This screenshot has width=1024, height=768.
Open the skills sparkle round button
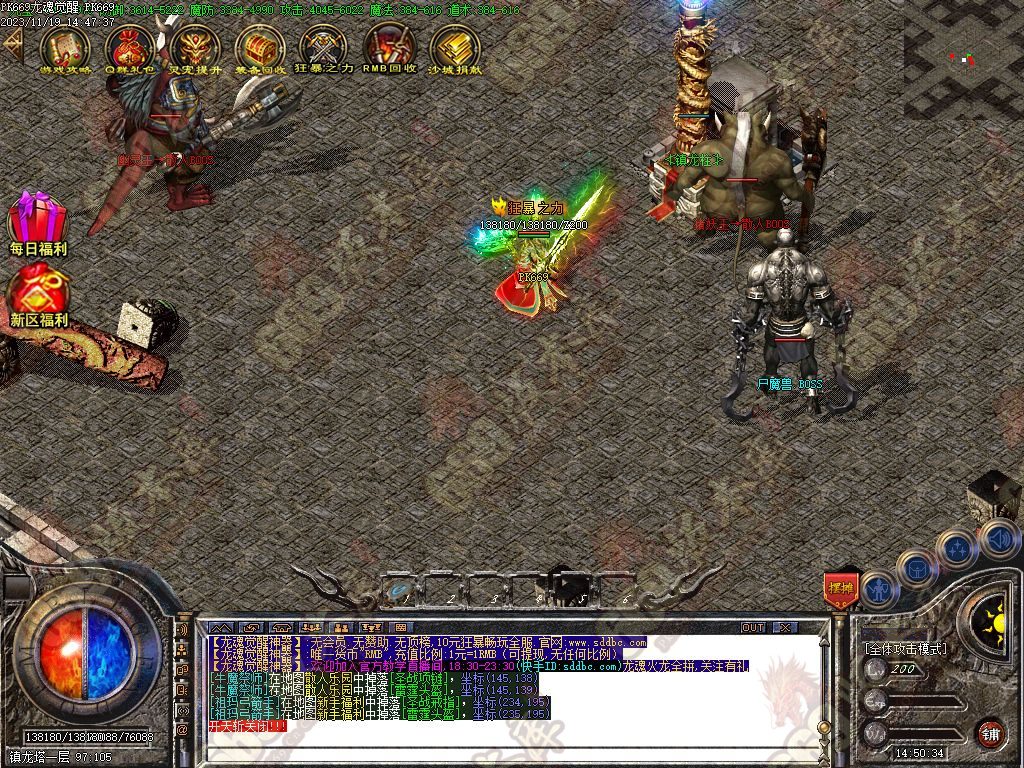pos(957,548)
